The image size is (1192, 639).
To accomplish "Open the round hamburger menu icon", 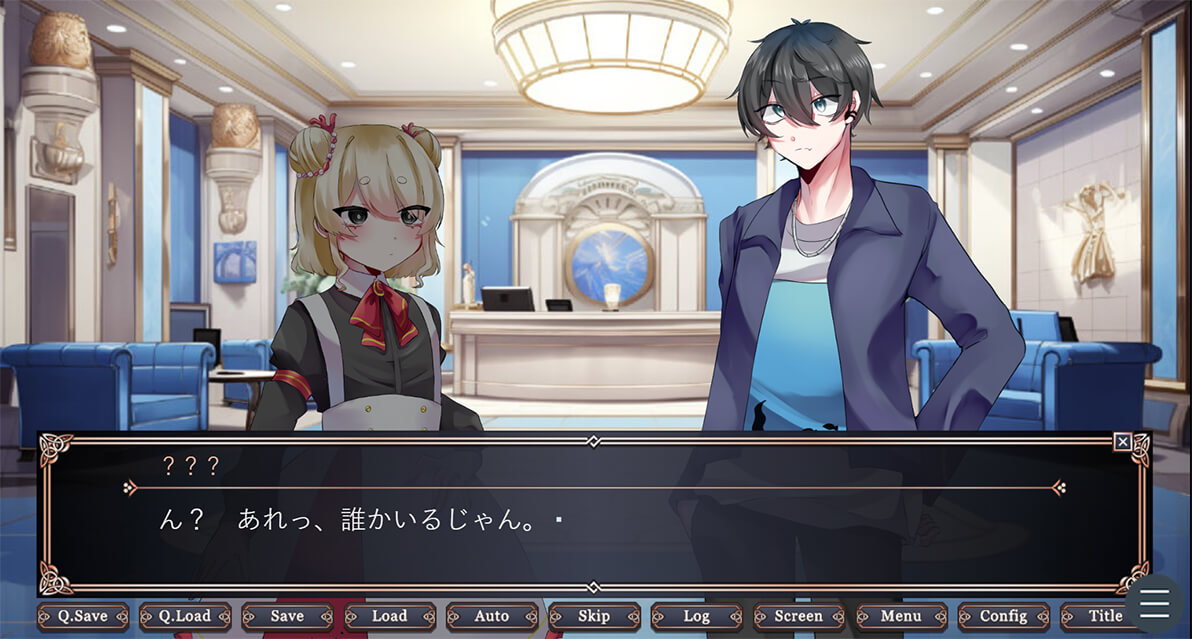I will pyautogui.click(x=1154, y=605).
